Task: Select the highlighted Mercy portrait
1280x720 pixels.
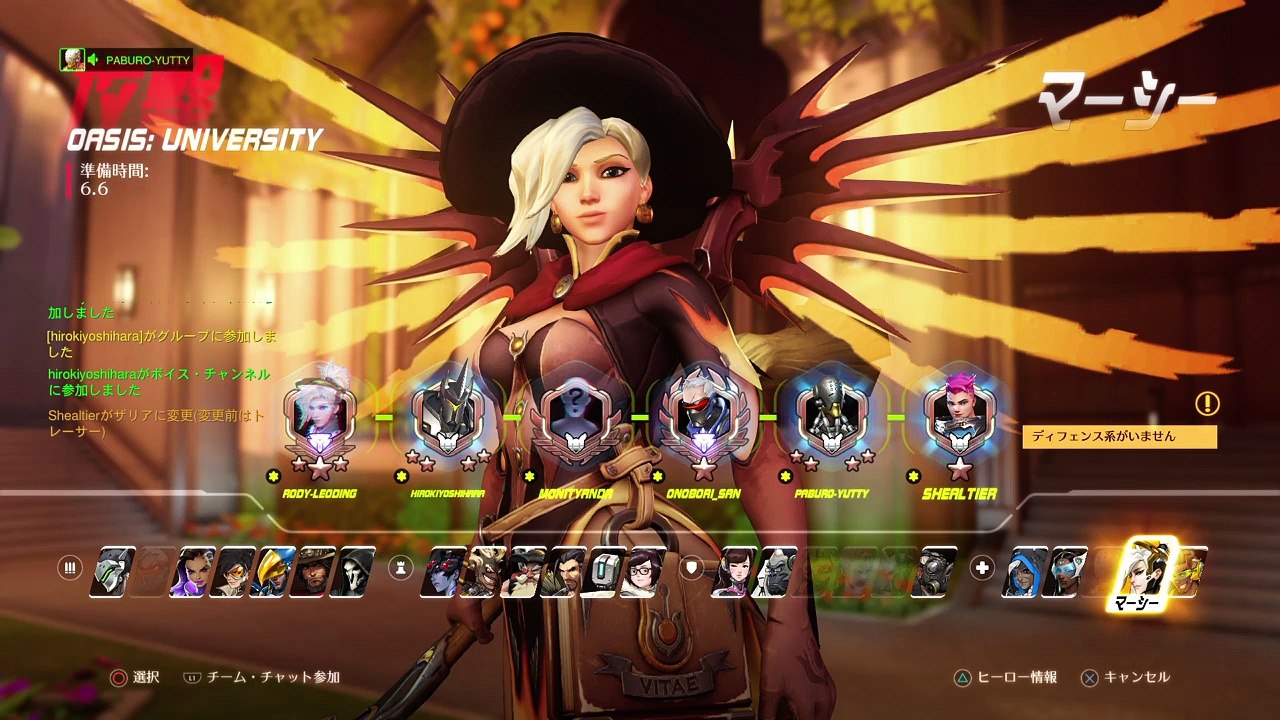Action: 1146,568
